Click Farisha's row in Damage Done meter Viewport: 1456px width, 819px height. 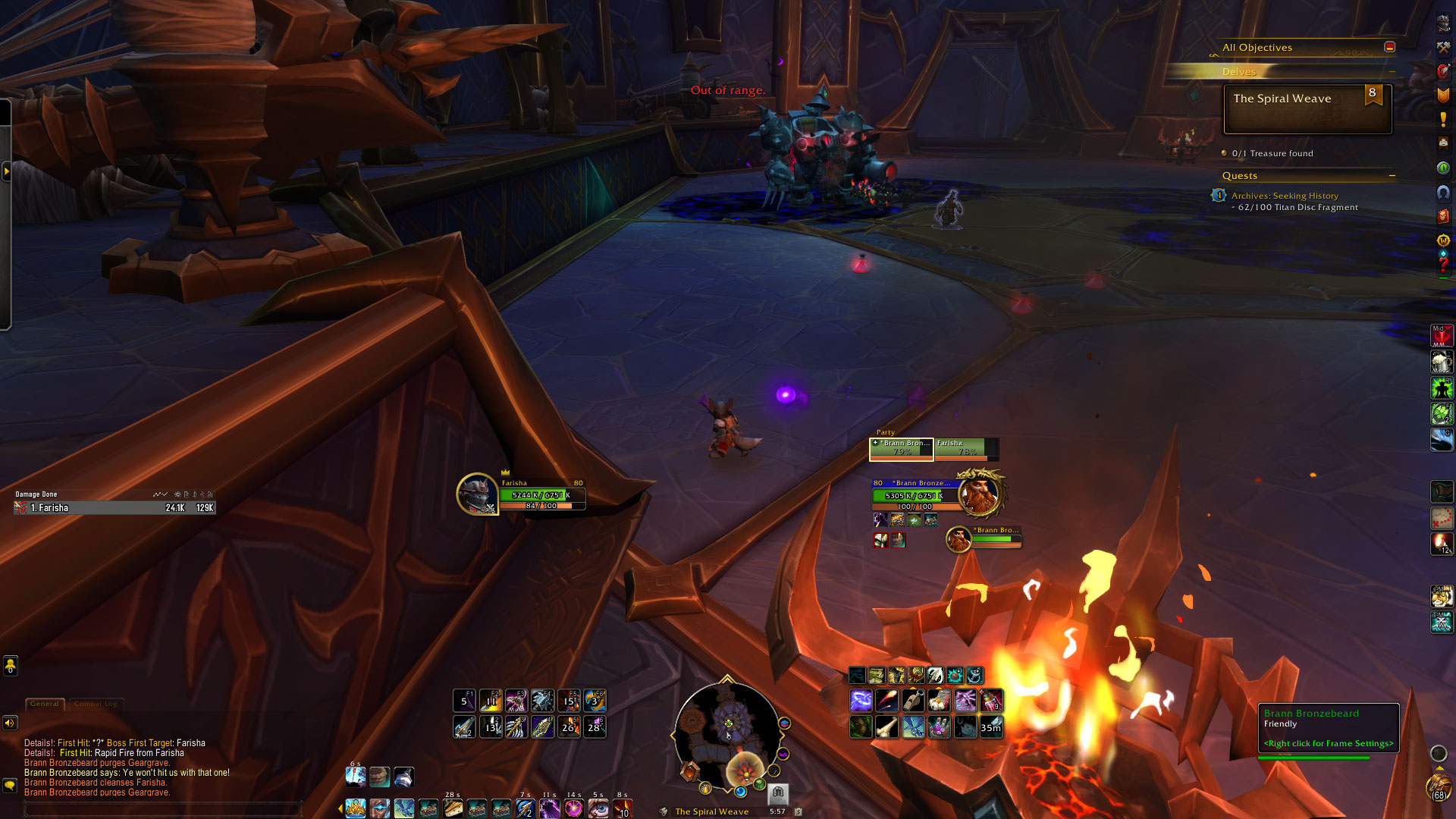115,508
